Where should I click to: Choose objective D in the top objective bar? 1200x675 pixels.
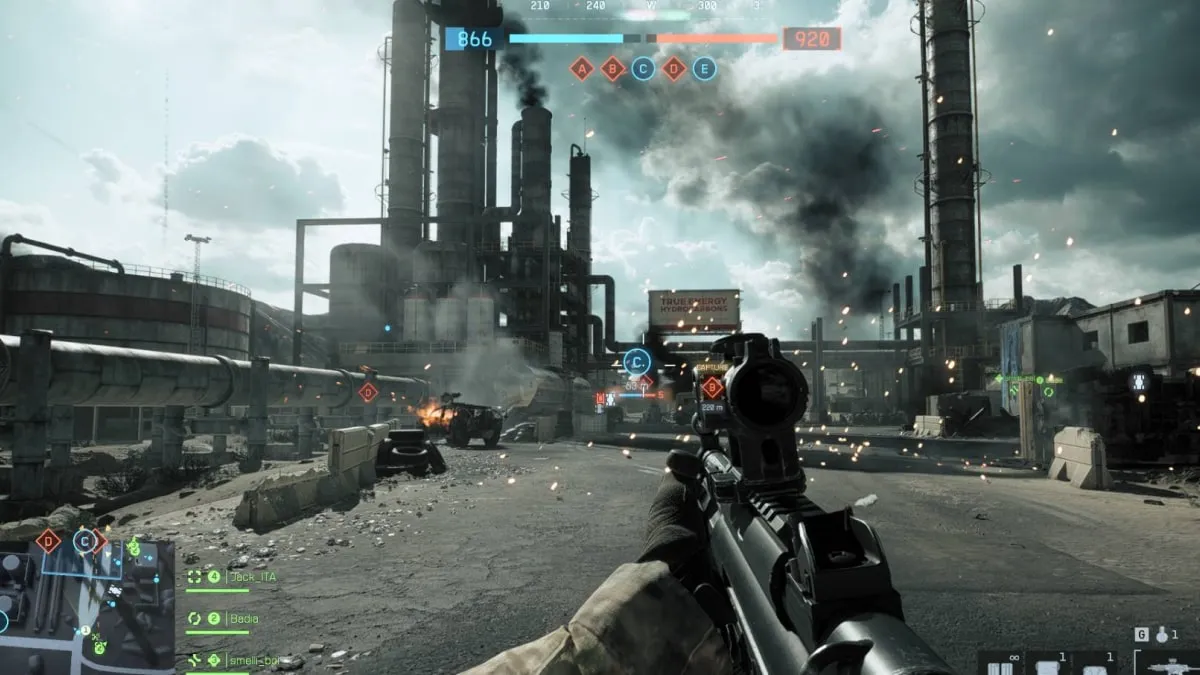pos(675,68)
